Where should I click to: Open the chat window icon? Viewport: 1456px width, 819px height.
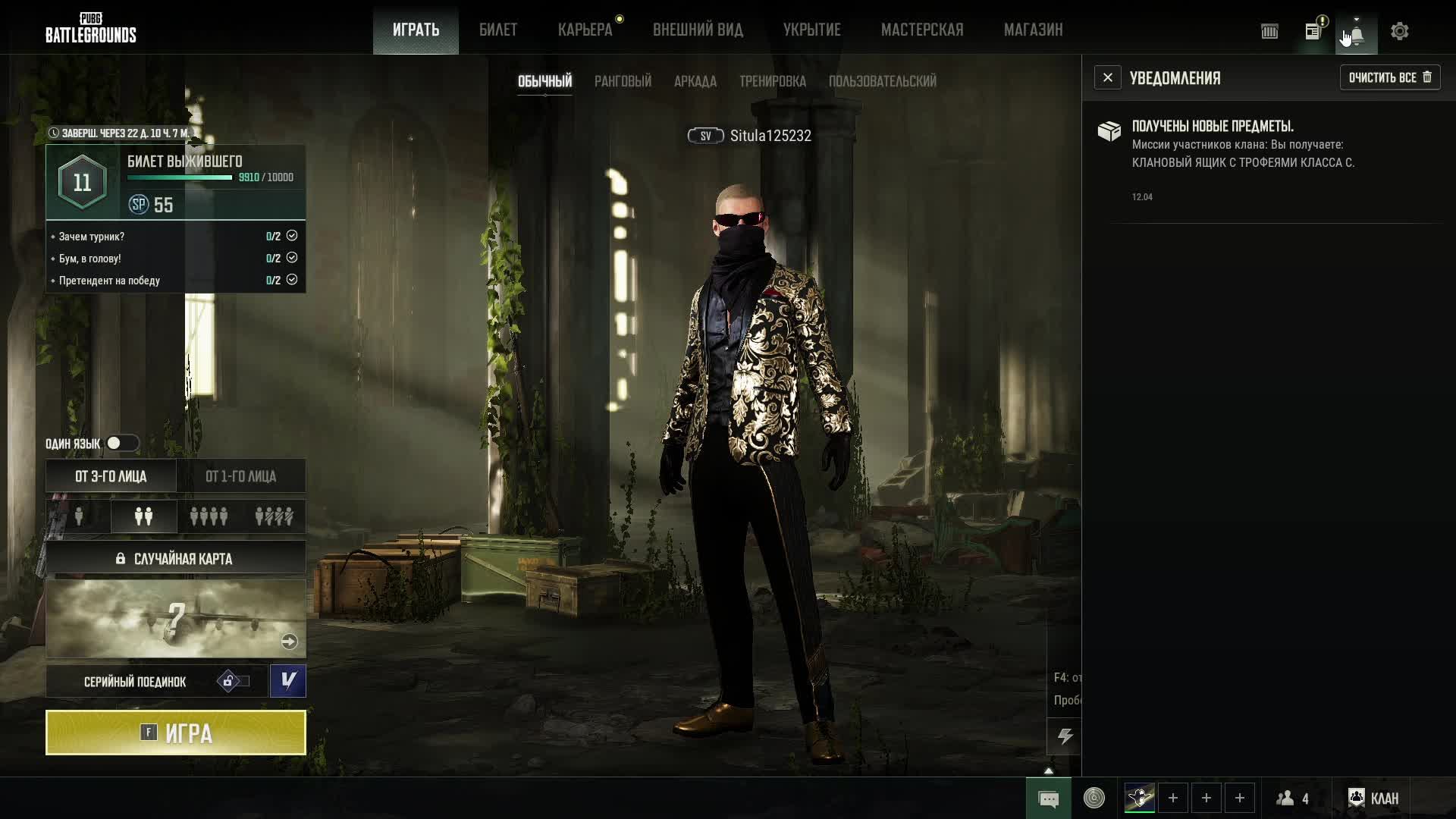1048,799
